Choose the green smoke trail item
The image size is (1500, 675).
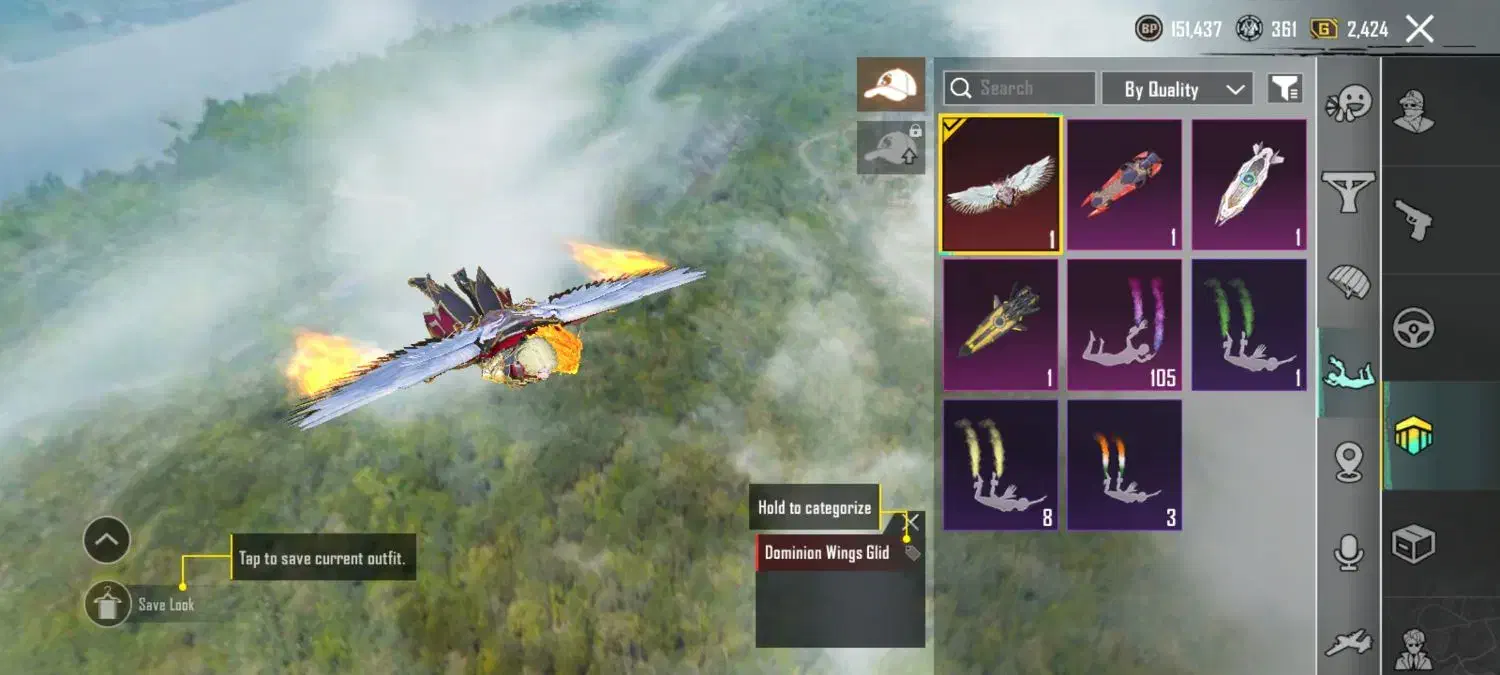pos(1248,324)
